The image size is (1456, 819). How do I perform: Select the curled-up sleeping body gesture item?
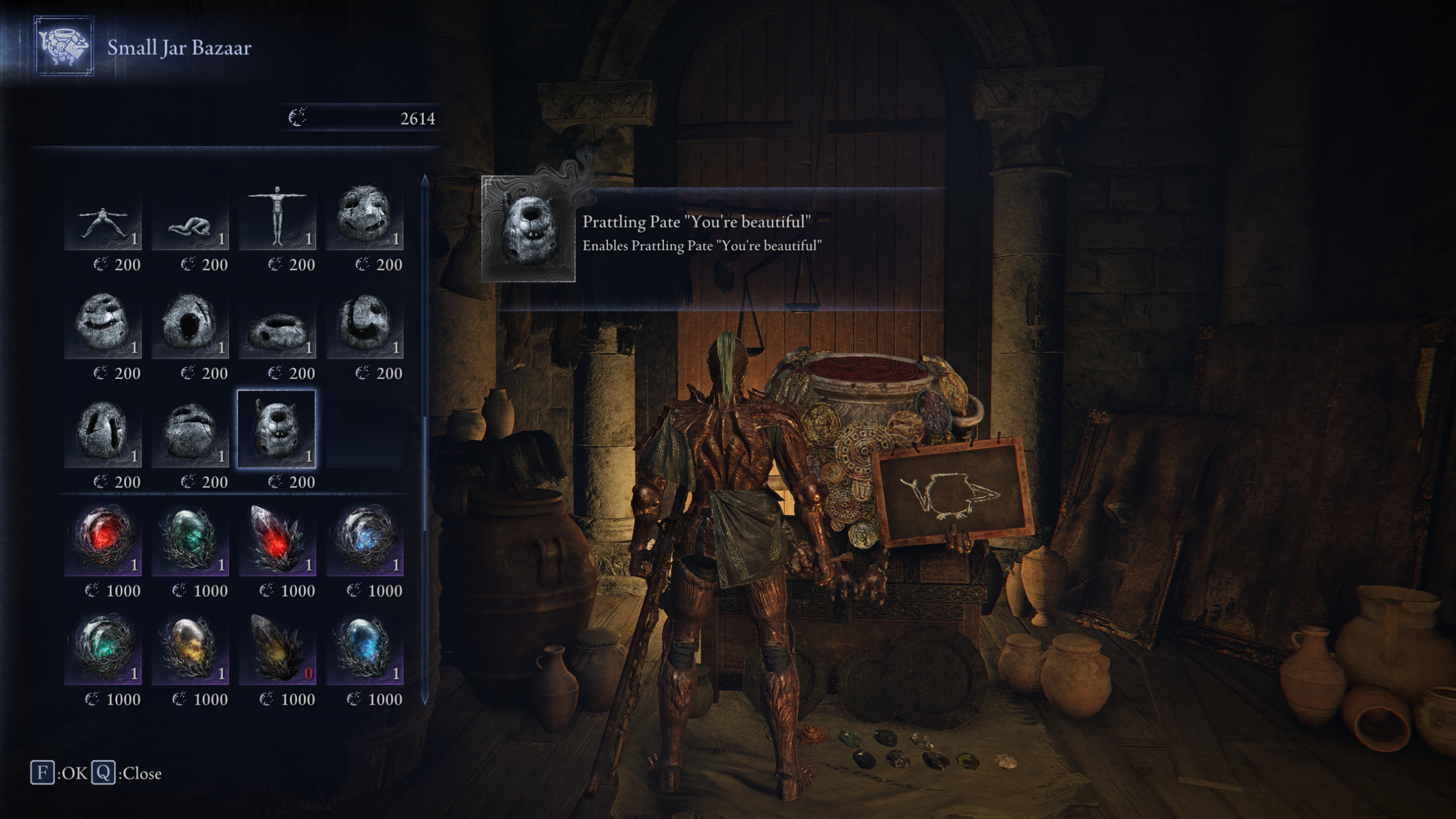click(191, 222)
